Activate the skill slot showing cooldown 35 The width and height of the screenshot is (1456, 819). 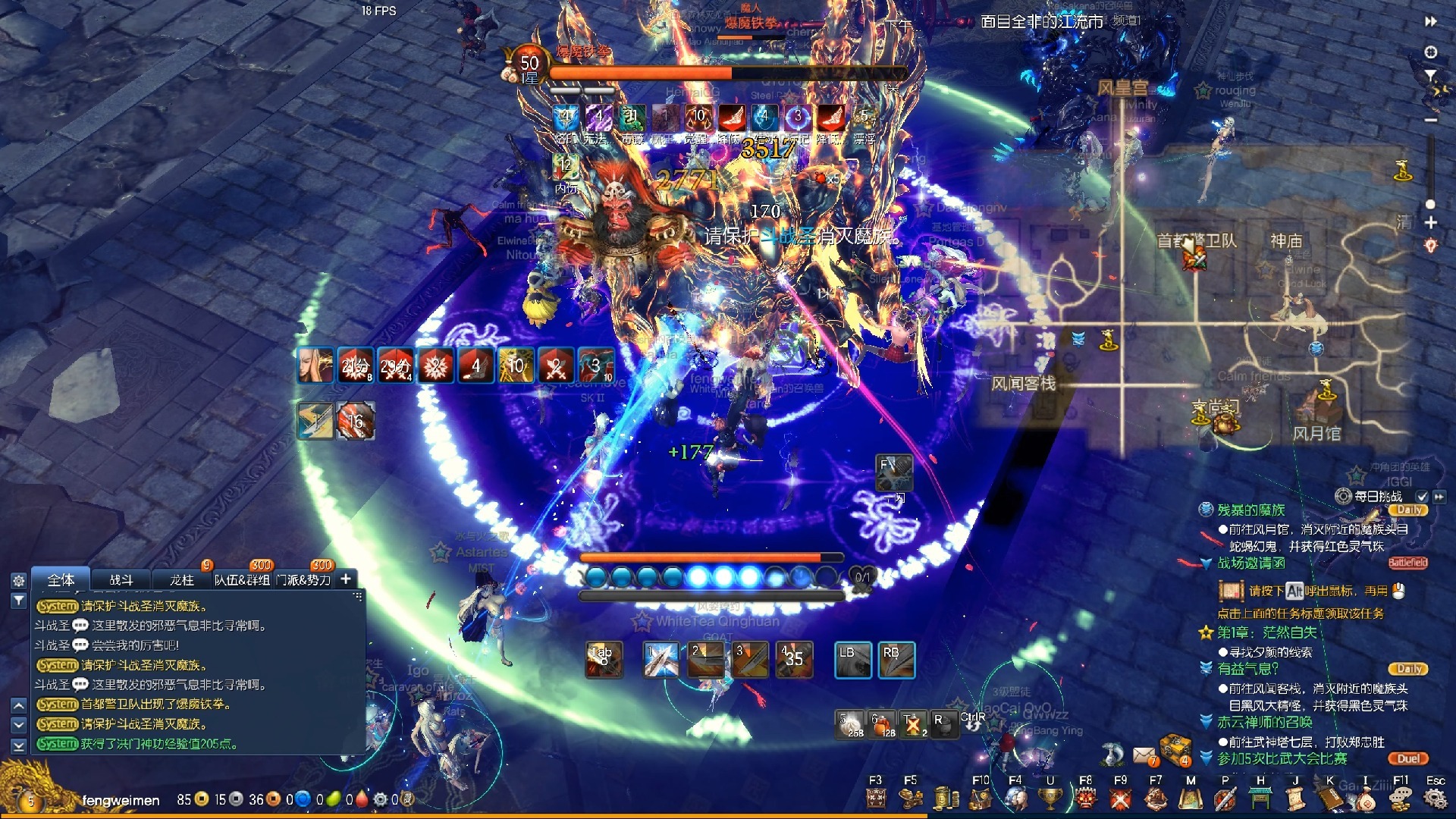[794, 659]
